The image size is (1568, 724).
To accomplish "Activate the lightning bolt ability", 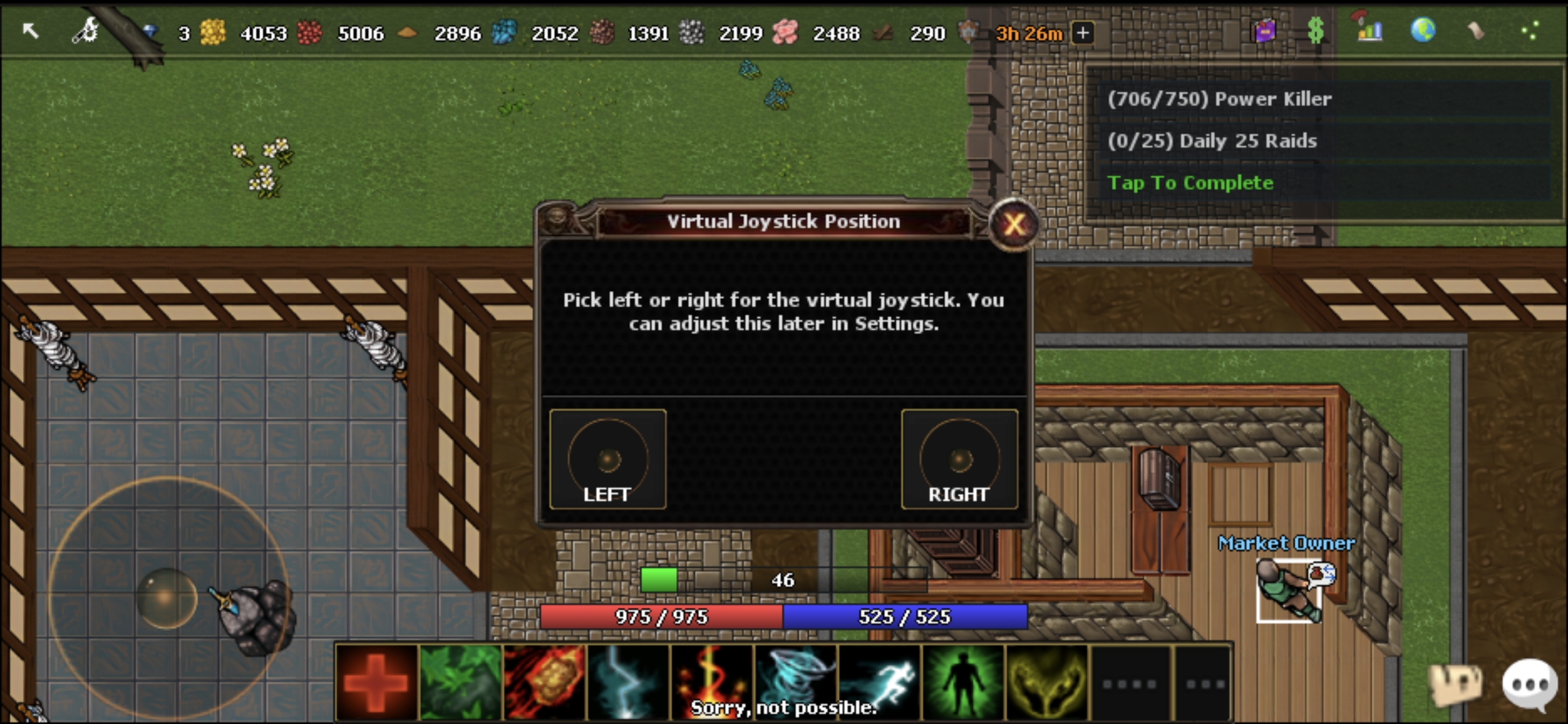I will click(628, 682).
